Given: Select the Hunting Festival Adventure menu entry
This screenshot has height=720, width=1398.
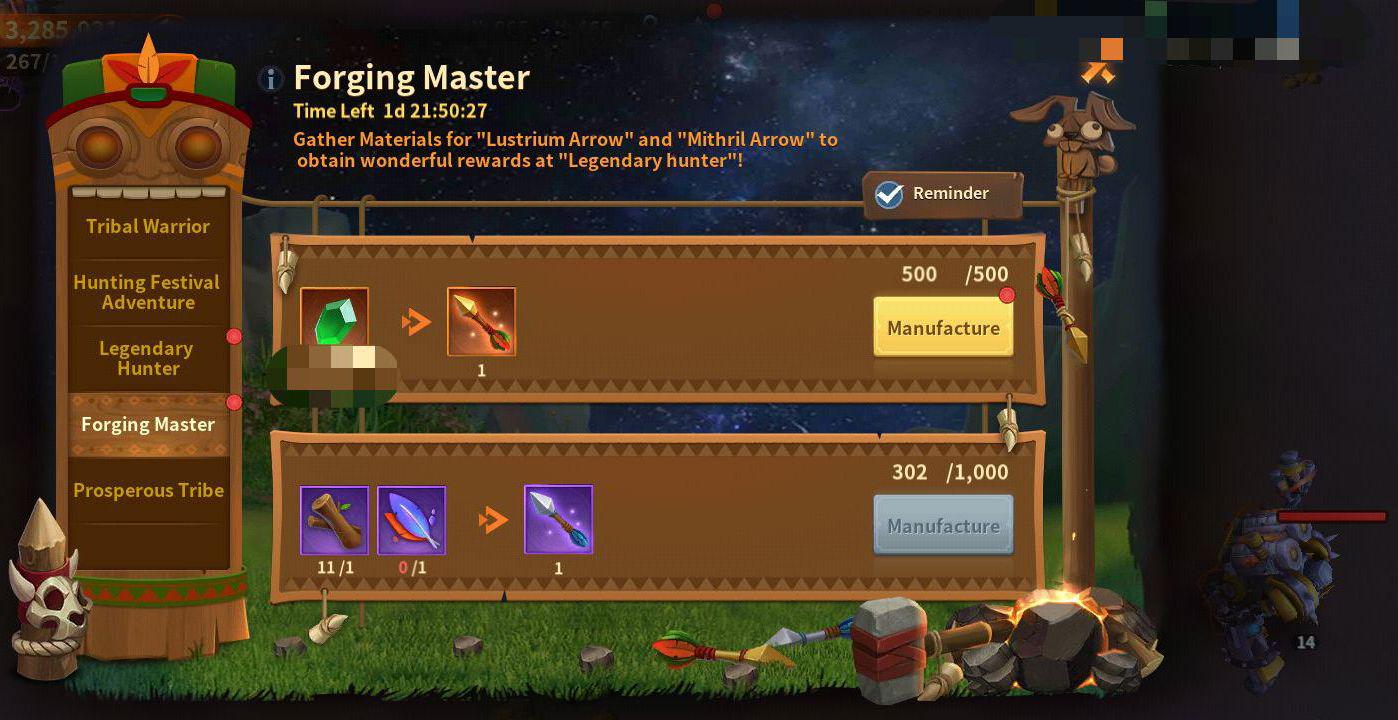Looking at the screenshot, I should tap(146, 293).
